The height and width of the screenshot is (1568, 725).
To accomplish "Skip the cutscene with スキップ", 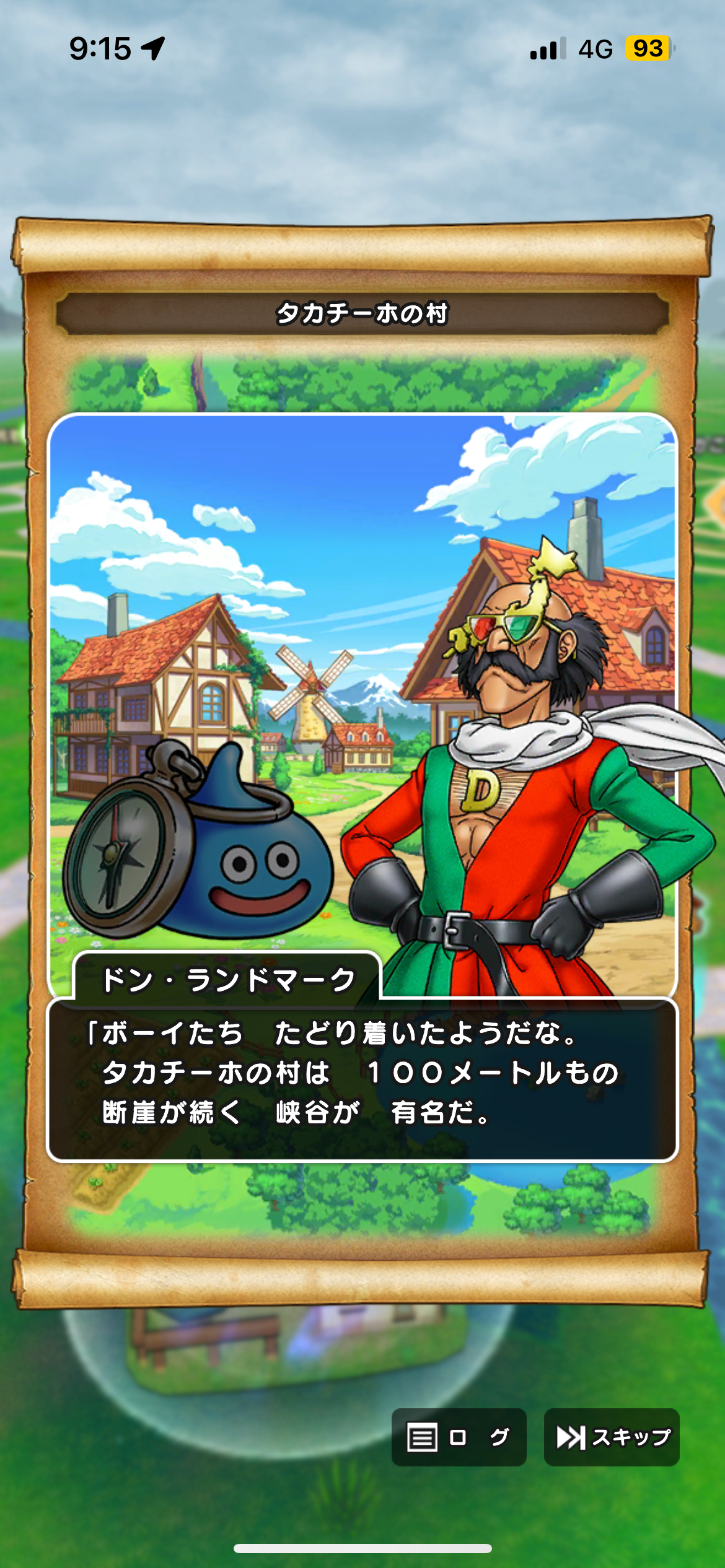I will (612, 1437).
